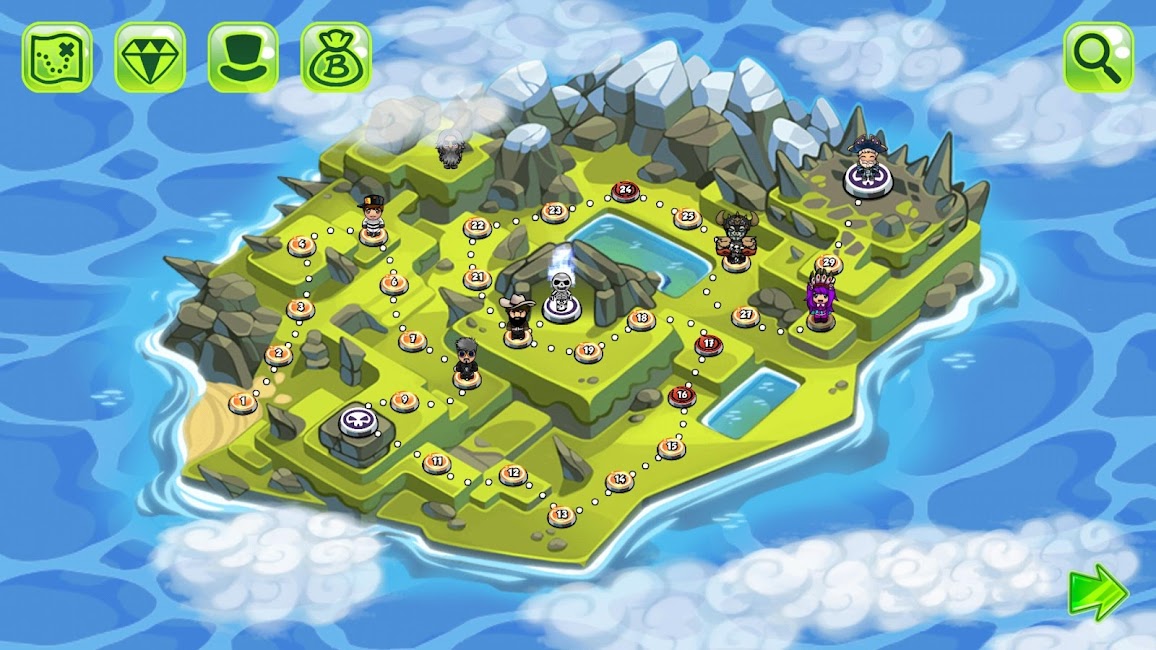This screenshot has height=650, width=1156.
Task: Select level 1 node on the beach
Action: (x=241, y=402)
